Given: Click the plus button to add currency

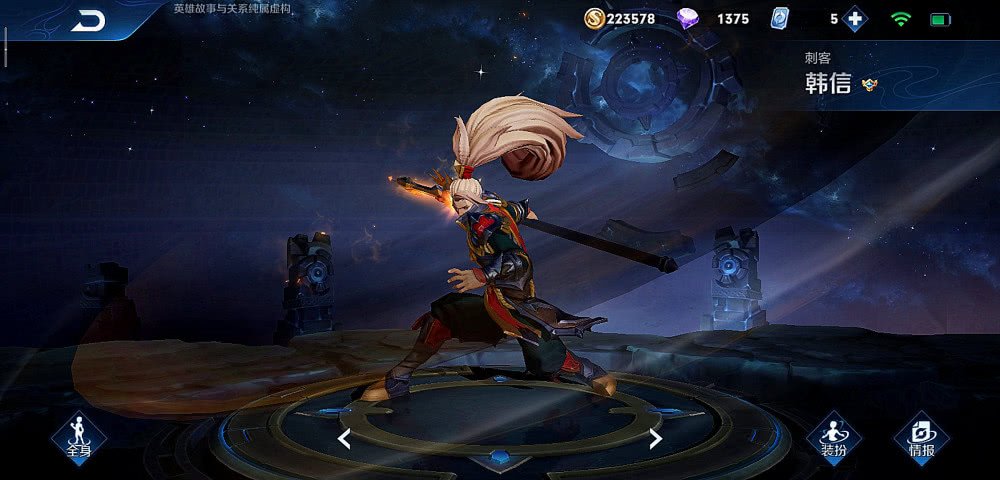Looking at the screenshot, I should point(855,19).
